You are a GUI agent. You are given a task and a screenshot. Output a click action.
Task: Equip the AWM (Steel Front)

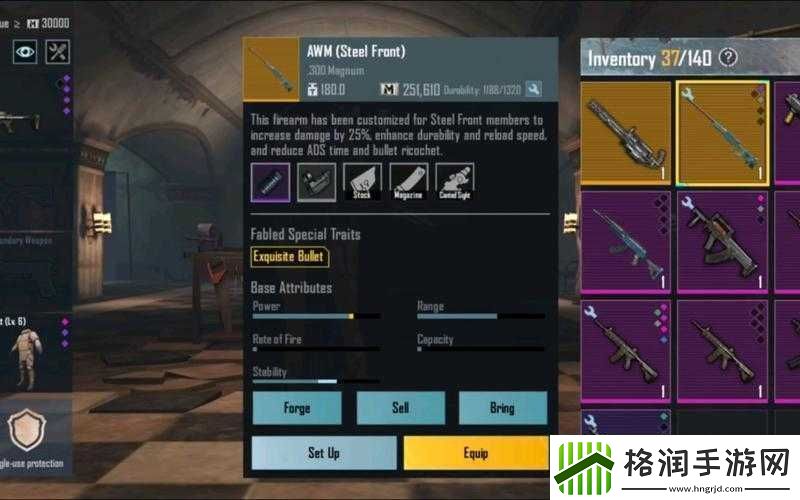[476, 453]
